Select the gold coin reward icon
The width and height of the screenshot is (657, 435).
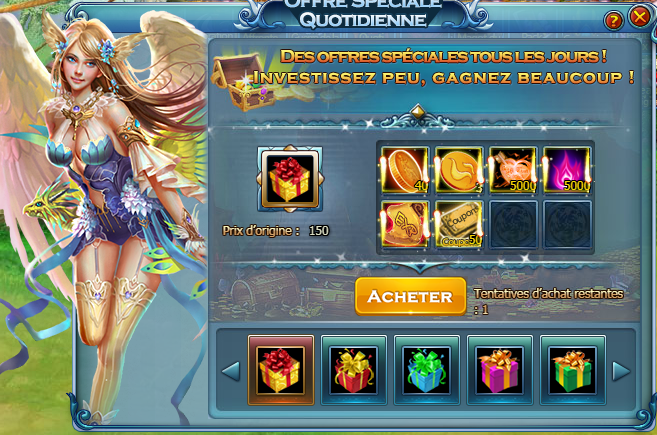459,169
